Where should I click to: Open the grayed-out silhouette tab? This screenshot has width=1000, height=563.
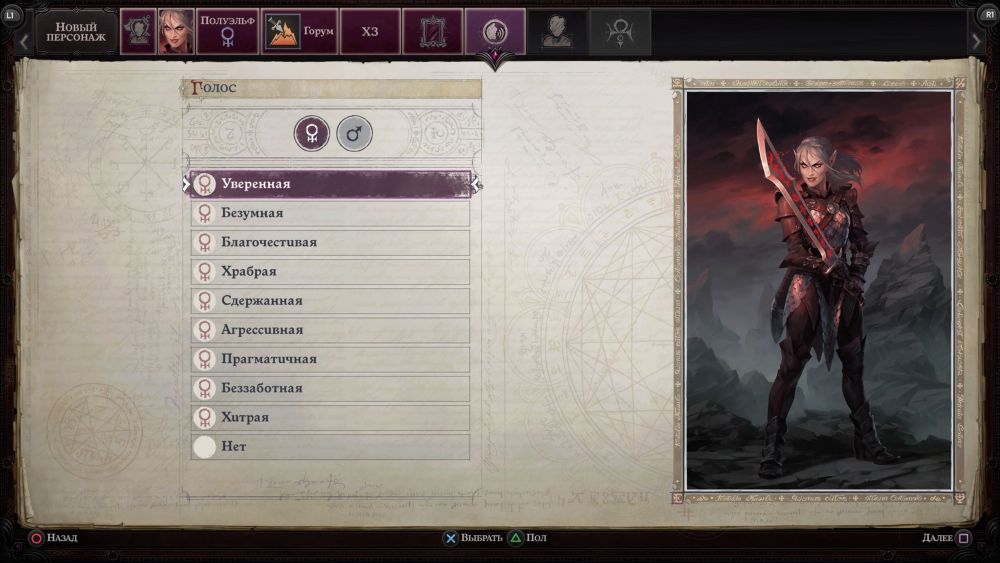557,32
